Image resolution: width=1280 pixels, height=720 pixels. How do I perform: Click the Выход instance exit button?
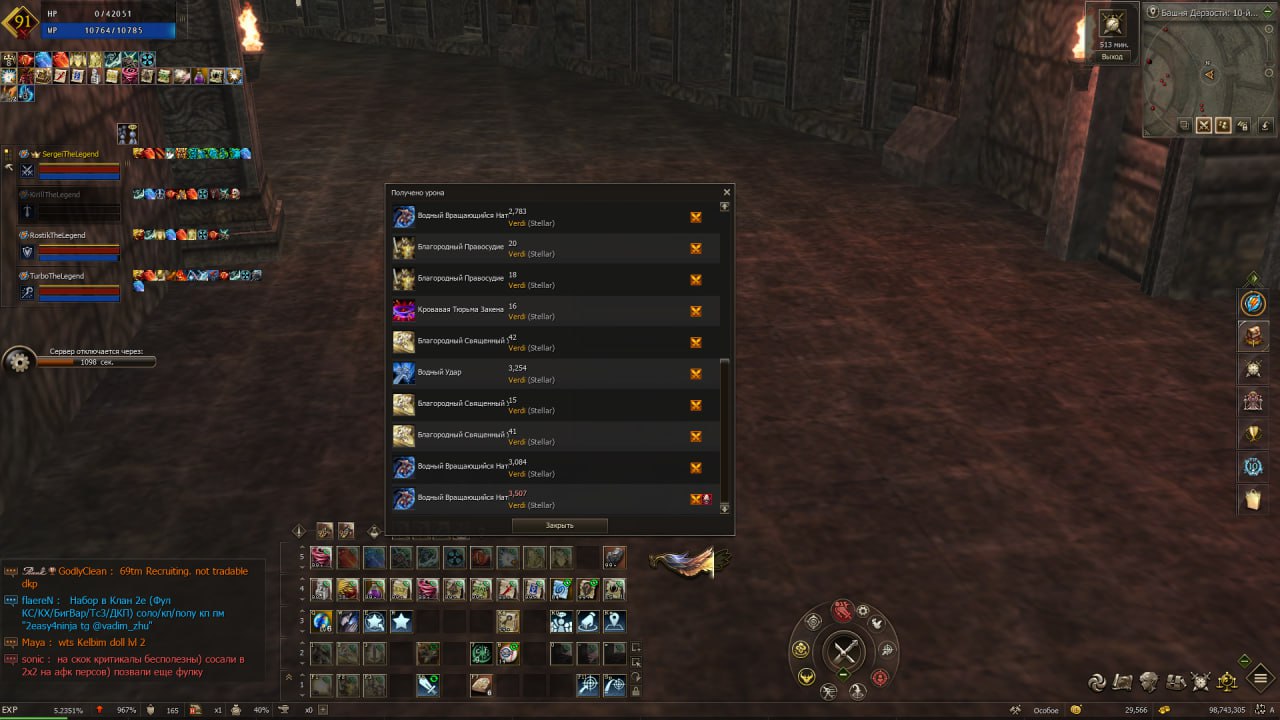pyautogui.click(x=1112, y=57)
